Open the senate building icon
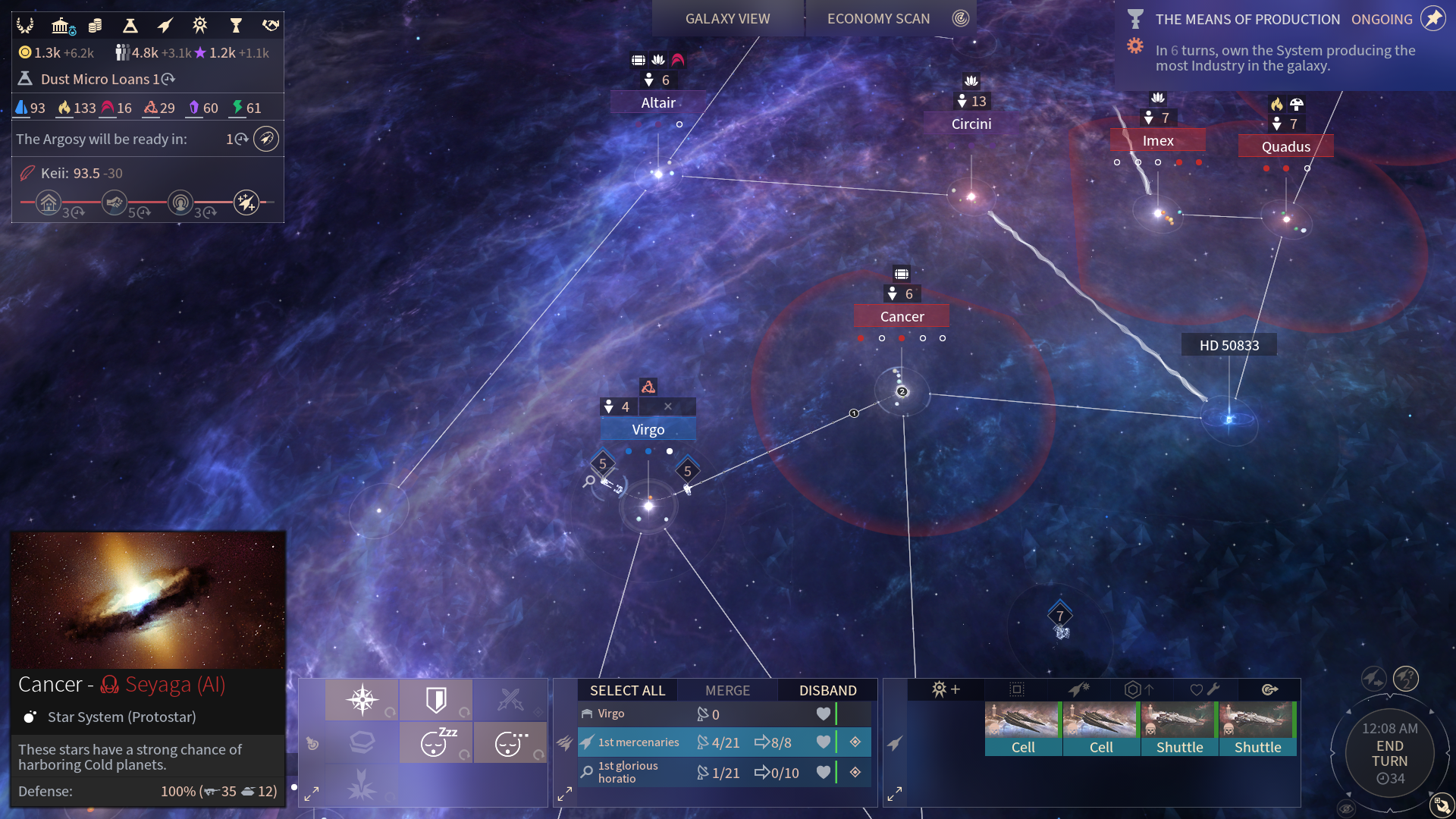Viewport: 1456px width, 819px height. click(62, 27)
